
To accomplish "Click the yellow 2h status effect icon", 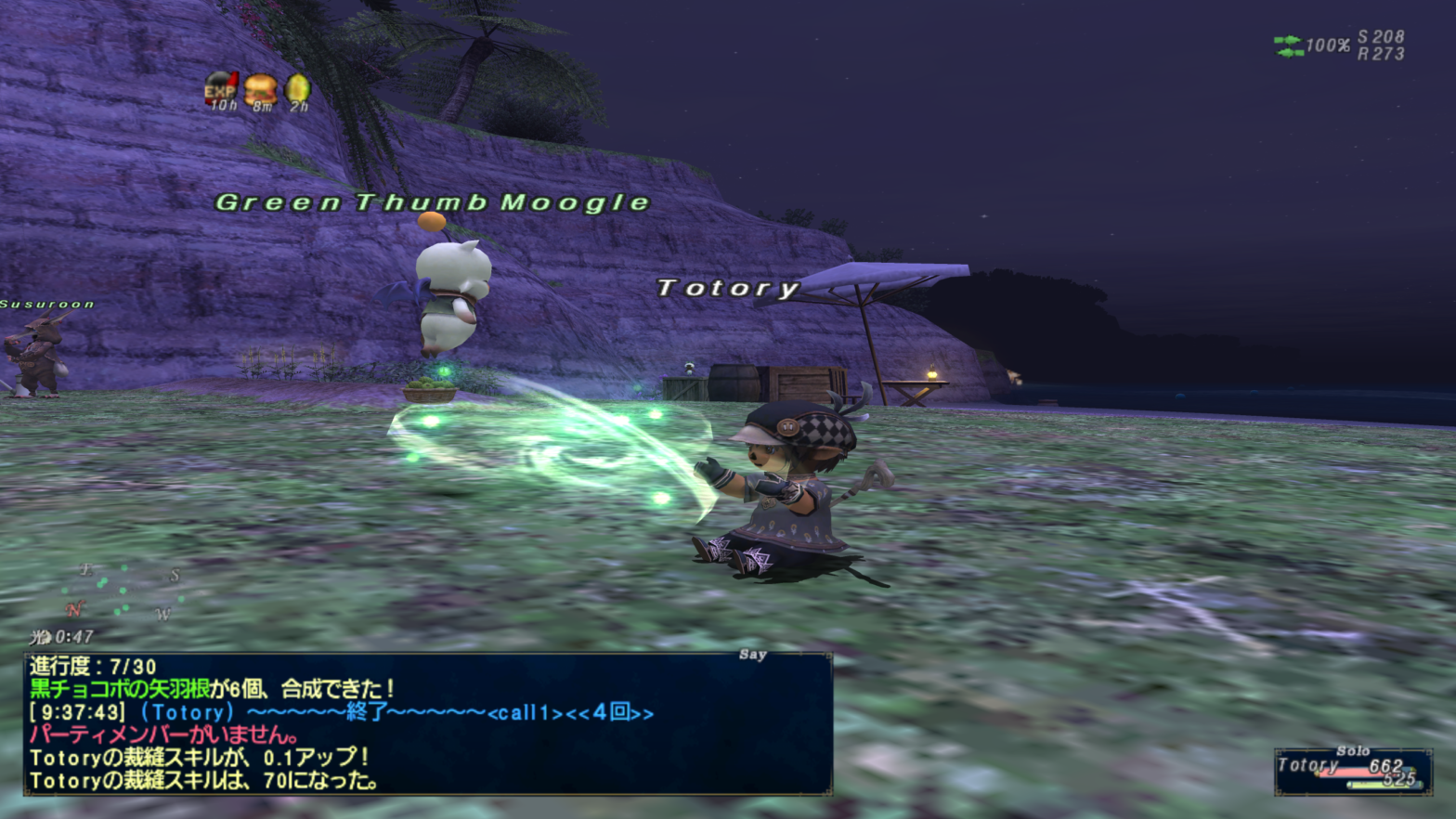I will point(298,88).
